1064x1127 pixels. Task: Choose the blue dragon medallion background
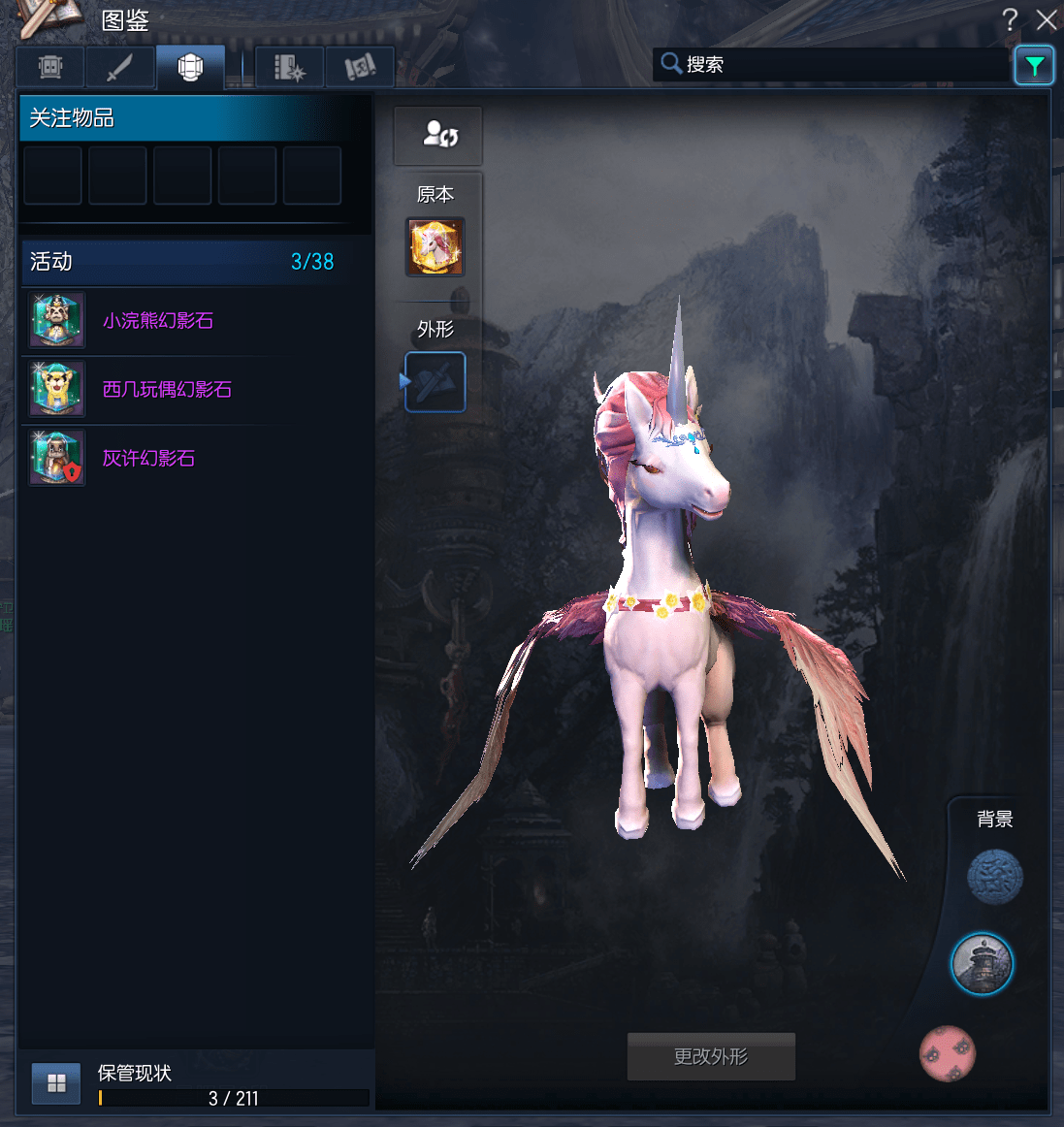(995, 877)
